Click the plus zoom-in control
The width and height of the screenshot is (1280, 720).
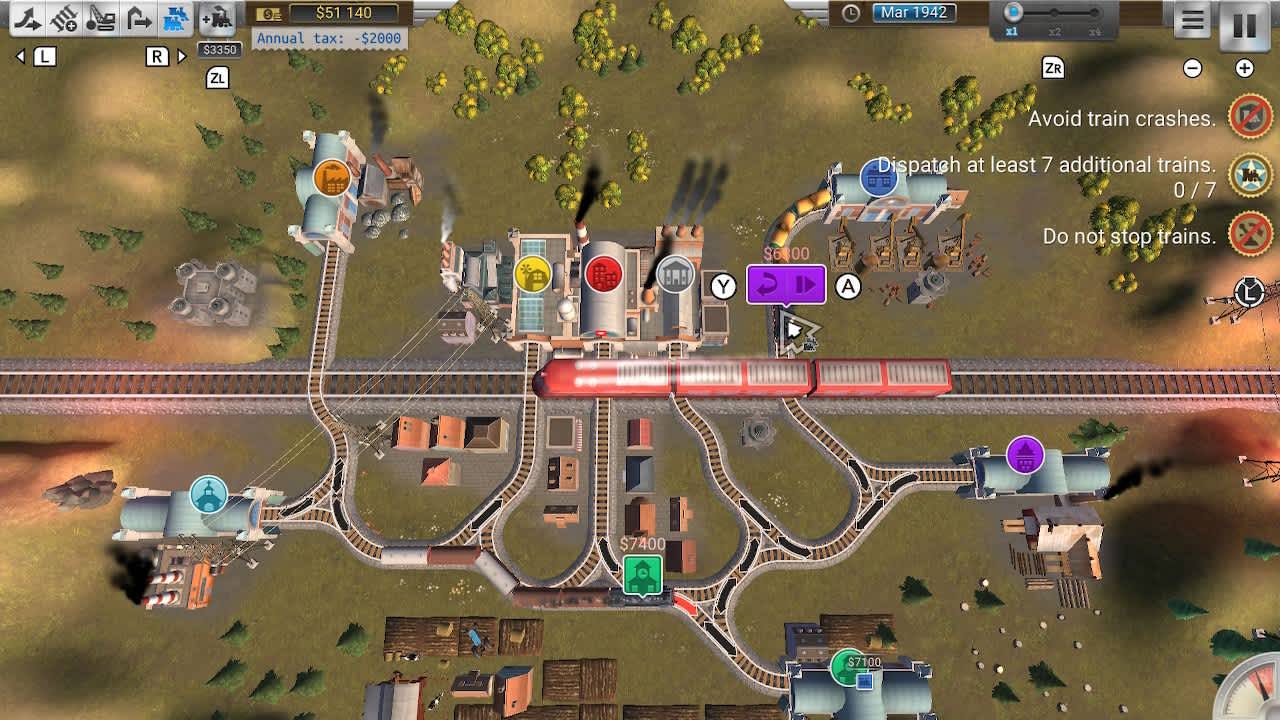pos(1243,69)
